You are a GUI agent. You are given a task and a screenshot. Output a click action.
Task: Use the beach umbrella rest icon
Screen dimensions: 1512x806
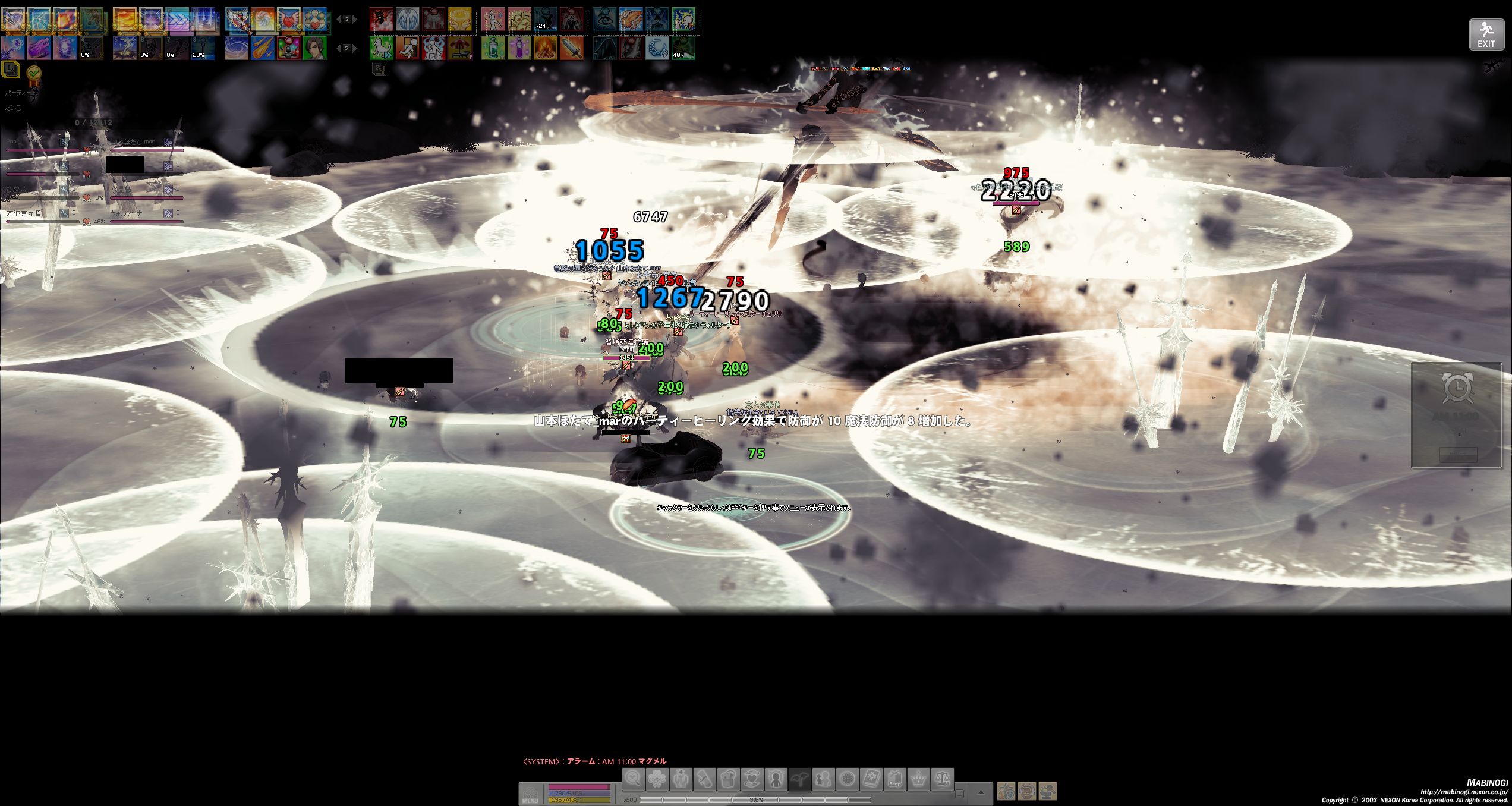tap(459, 48)
